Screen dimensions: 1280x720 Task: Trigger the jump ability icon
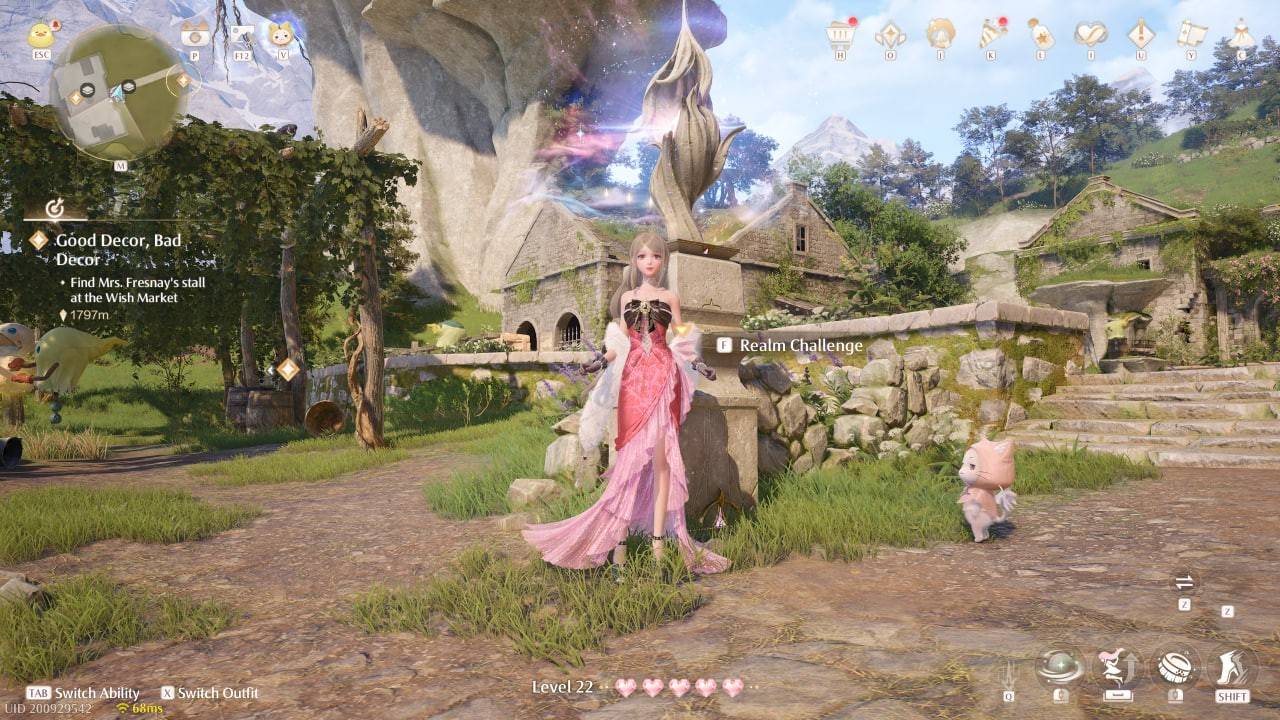click(x=1117, y=666)
